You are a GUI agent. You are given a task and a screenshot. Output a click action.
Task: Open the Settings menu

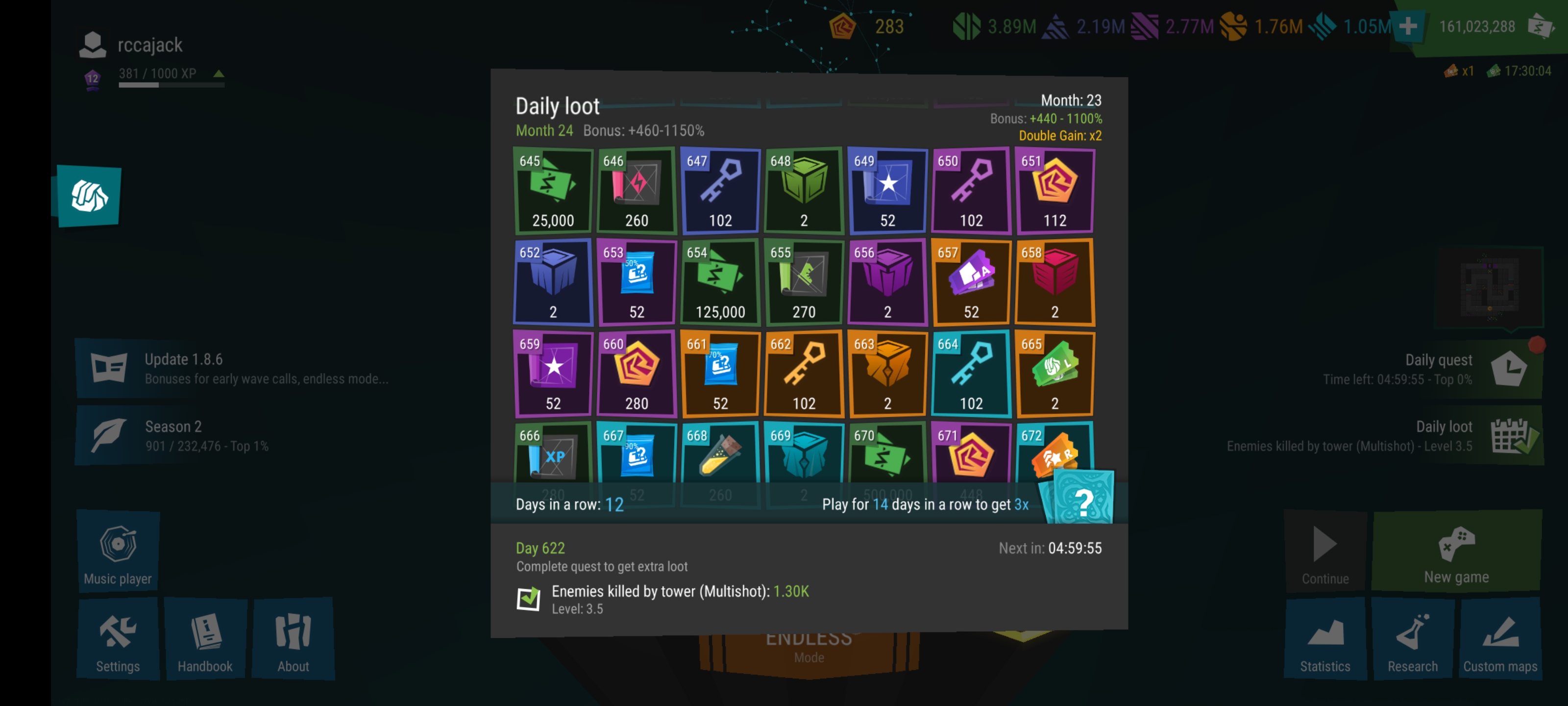click(118, 640)
